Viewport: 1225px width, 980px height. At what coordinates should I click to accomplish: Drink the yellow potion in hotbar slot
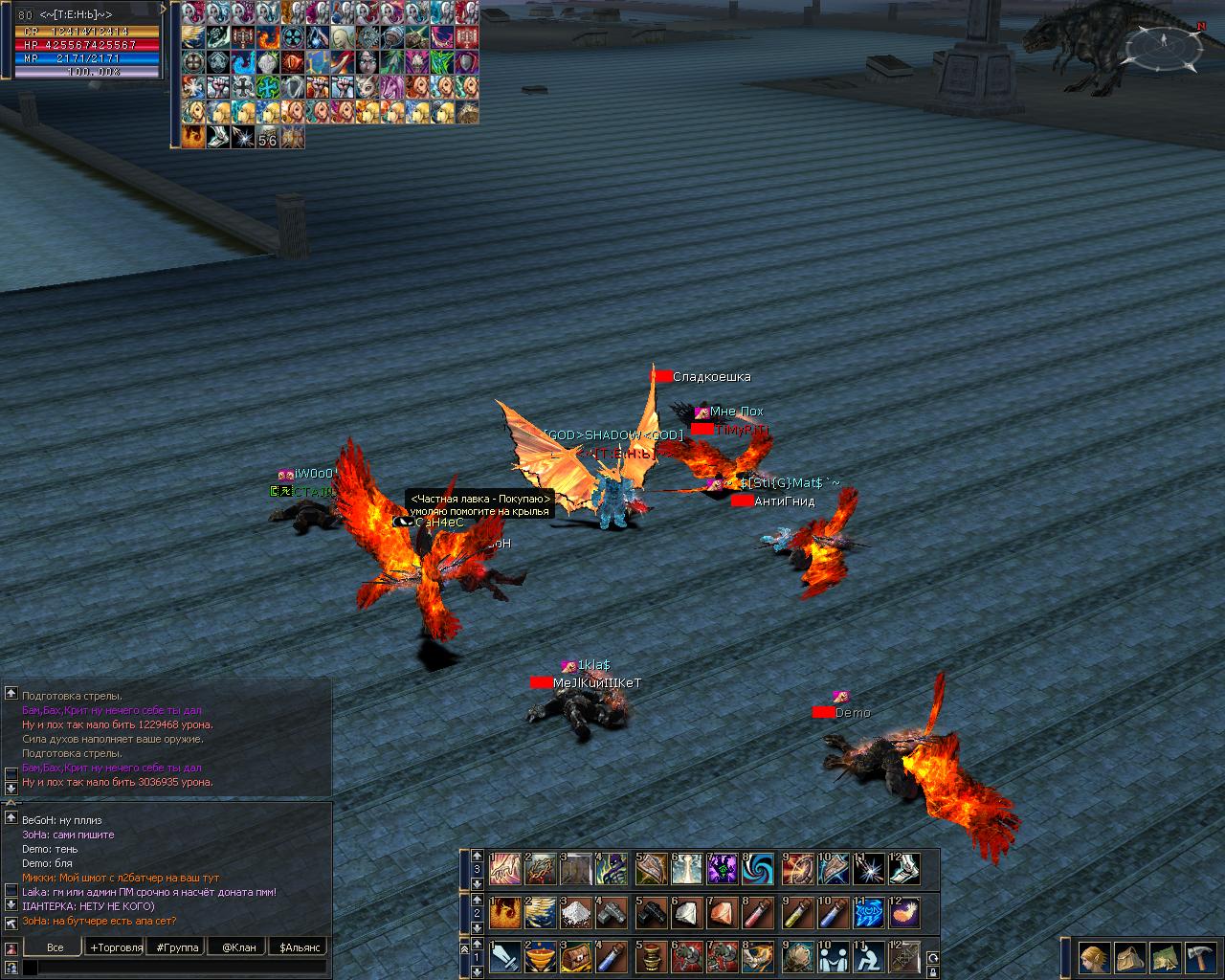pos(795,913)
